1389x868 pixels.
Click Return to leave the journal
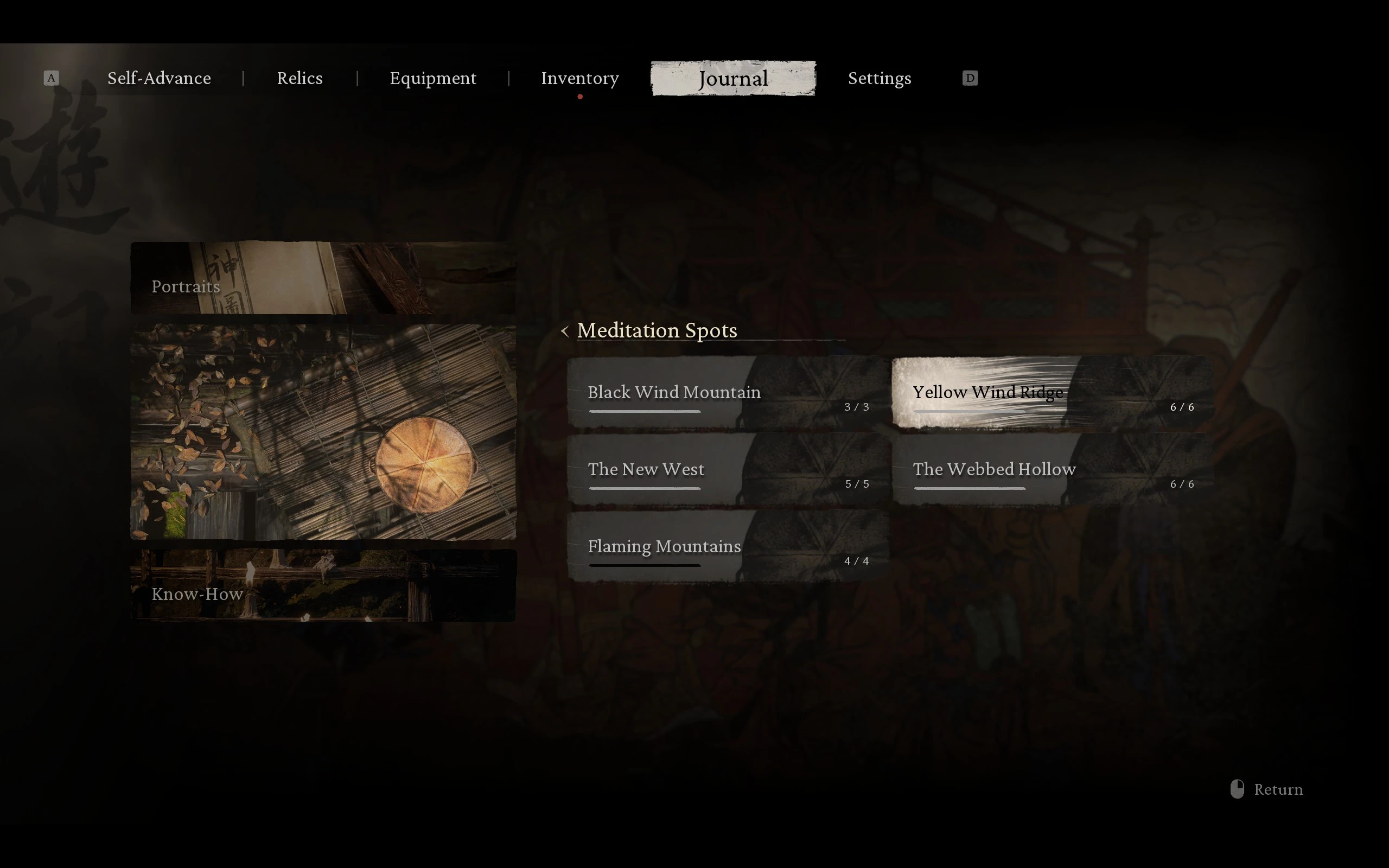tap(1267, 790)
